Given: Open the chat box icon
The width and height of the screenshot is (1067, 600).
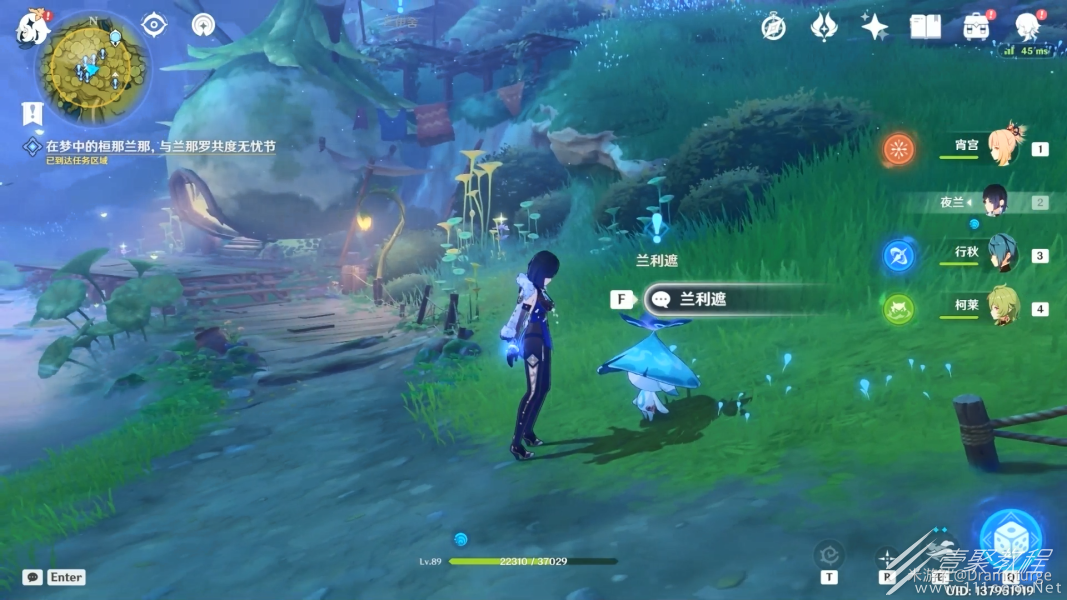Looking at the screenshot, I should tap(33, 577).
